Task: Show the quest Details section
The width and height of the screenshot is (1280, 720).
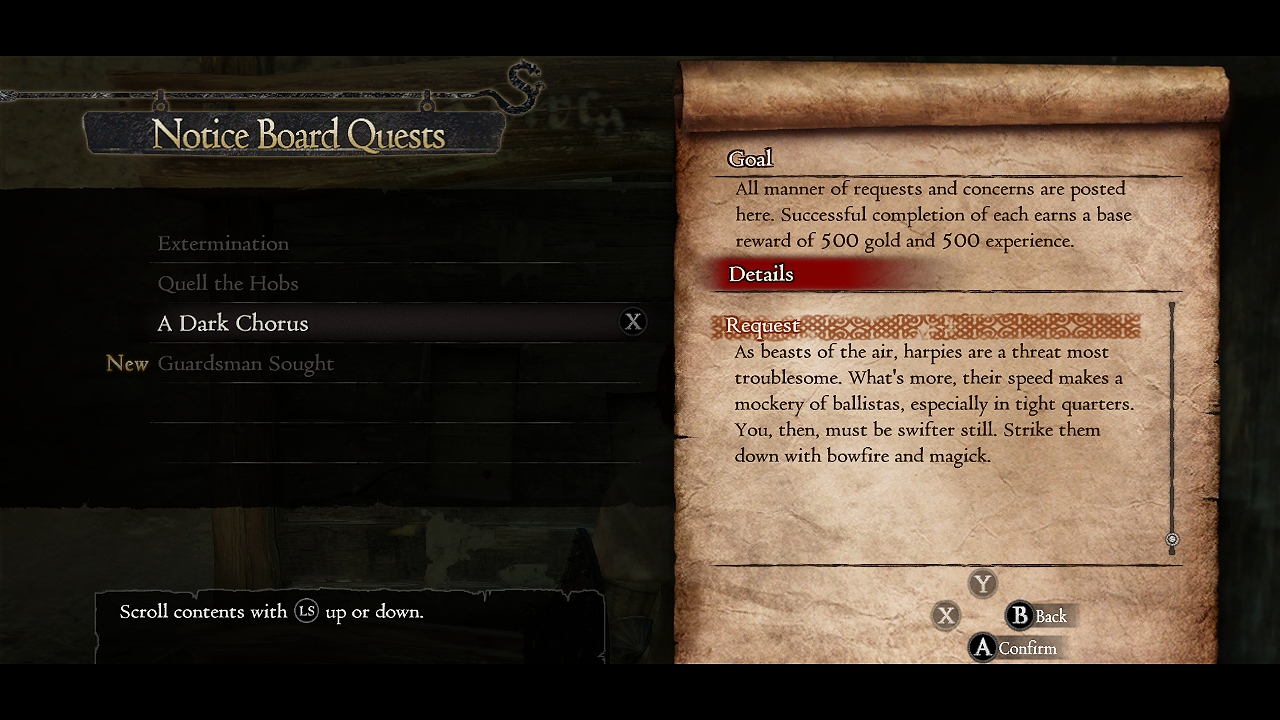Action: pyautogui.click(x=761, y=275)
